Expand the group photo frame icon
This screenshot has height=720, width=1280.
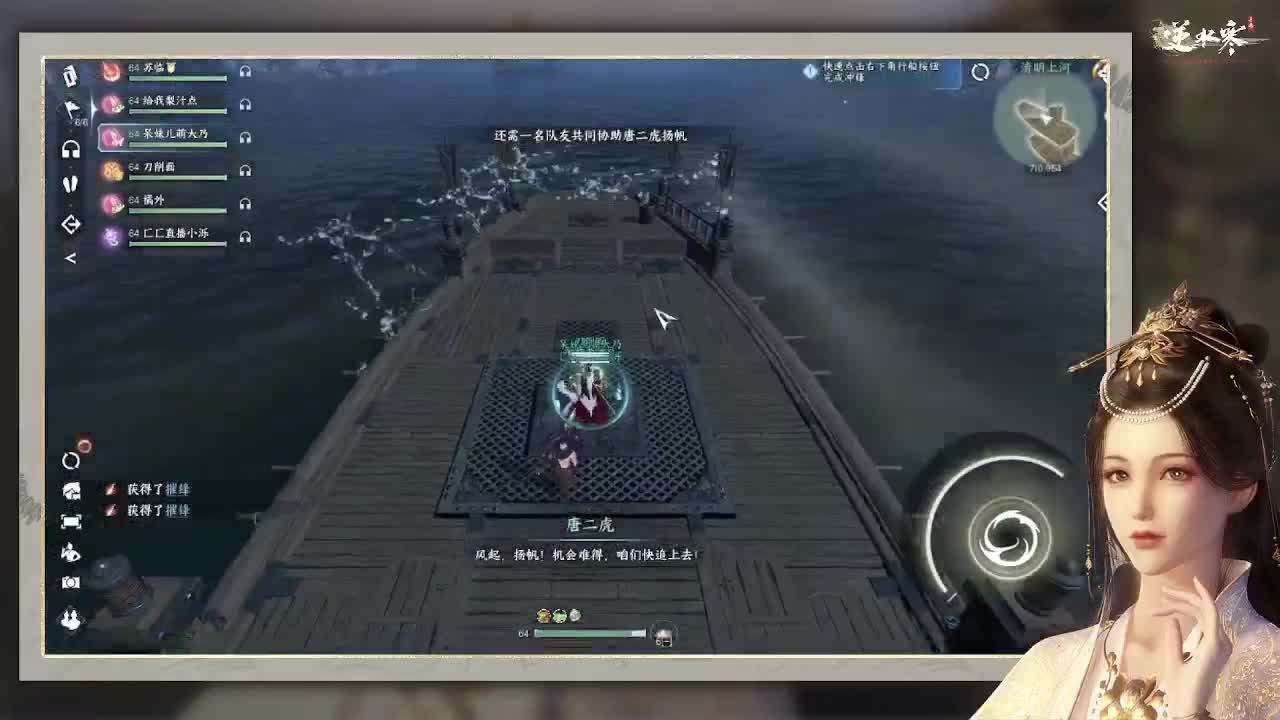point(70,521)
